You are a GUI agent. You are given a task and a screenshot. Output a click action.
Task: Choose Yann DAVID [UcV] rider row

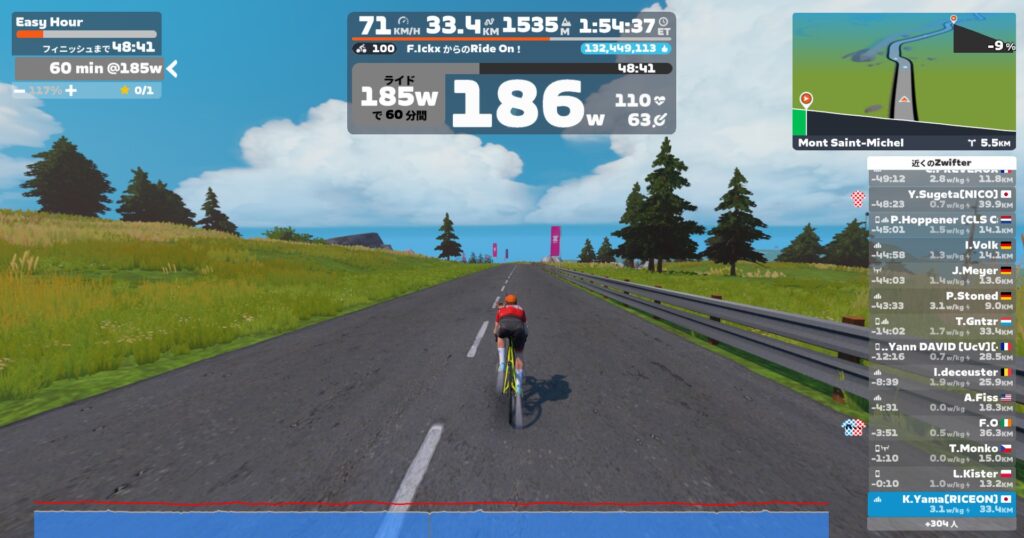coord(941,351)
